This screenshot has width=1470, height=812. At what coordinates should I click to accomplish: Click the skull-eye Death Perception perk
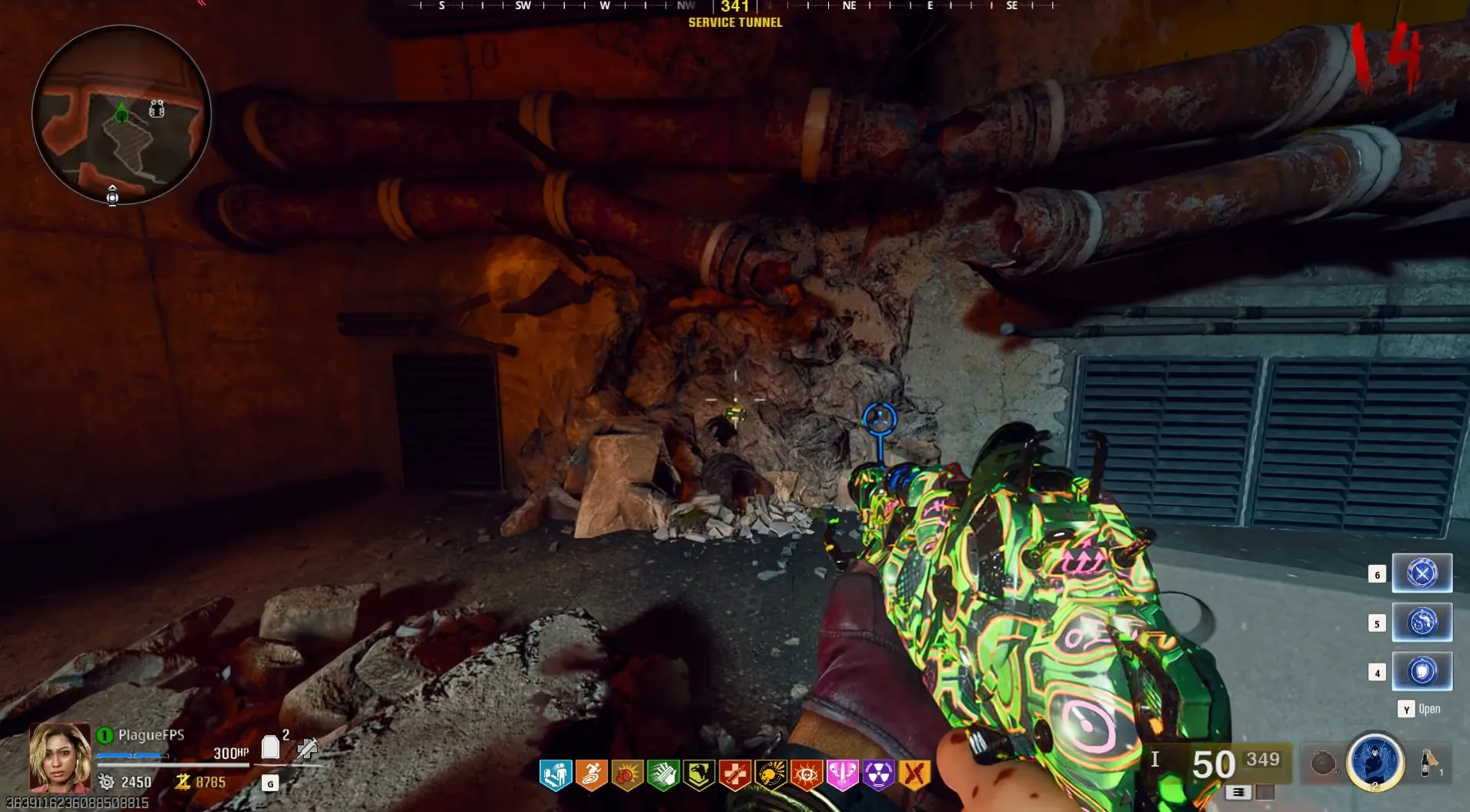(807, 775)
